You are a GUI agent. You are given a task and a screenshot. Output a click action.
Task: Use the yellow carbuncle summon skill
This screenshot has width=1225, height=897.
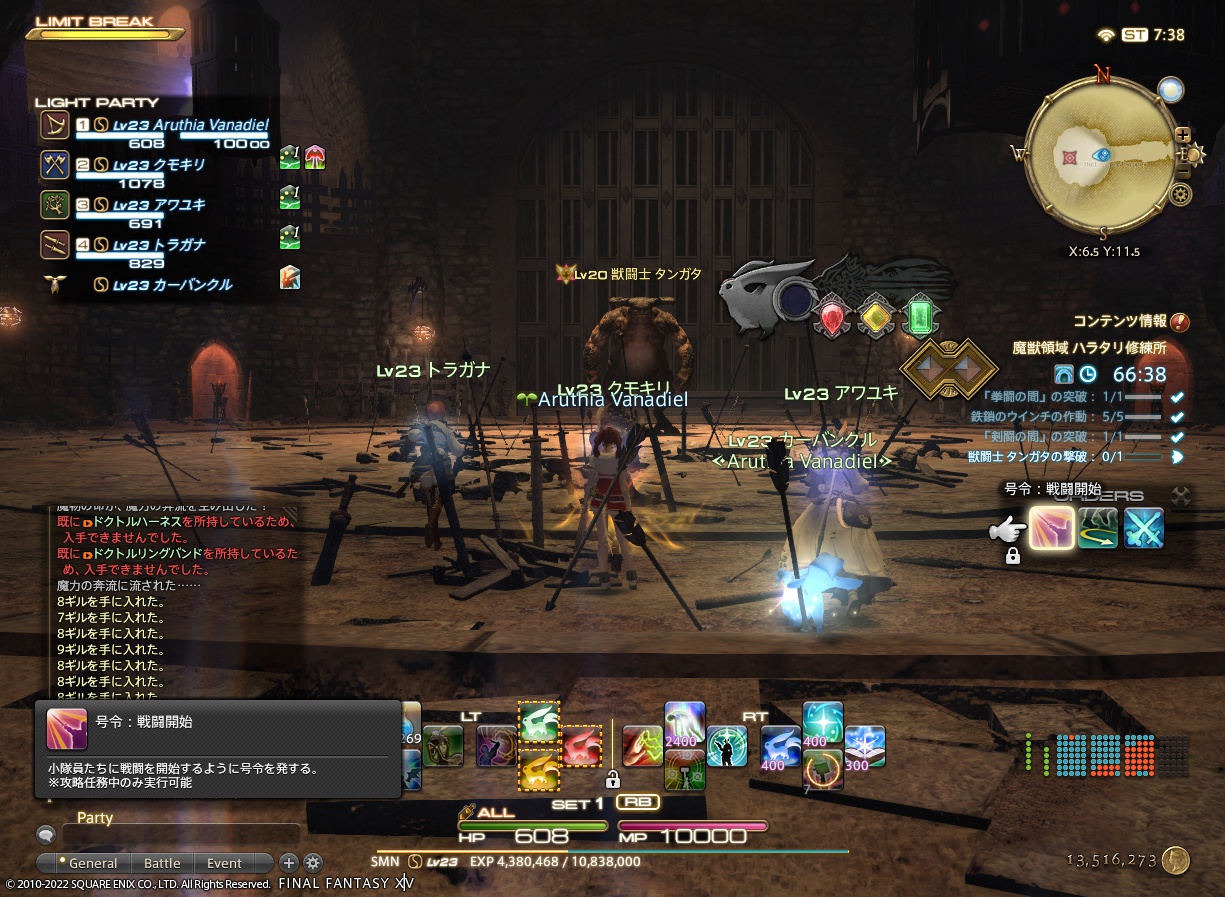(539, 770)
